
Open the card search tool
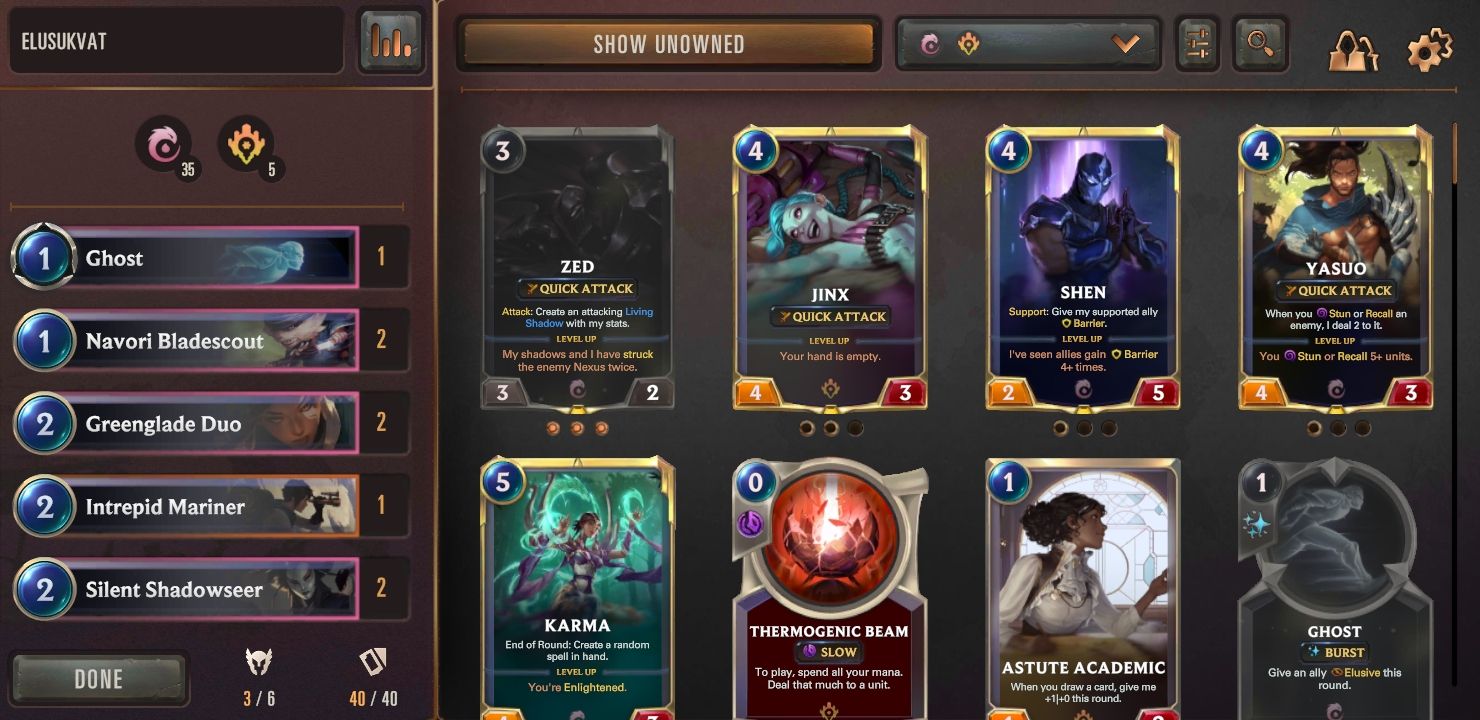pyautogui.click(x=1260, y=44)
